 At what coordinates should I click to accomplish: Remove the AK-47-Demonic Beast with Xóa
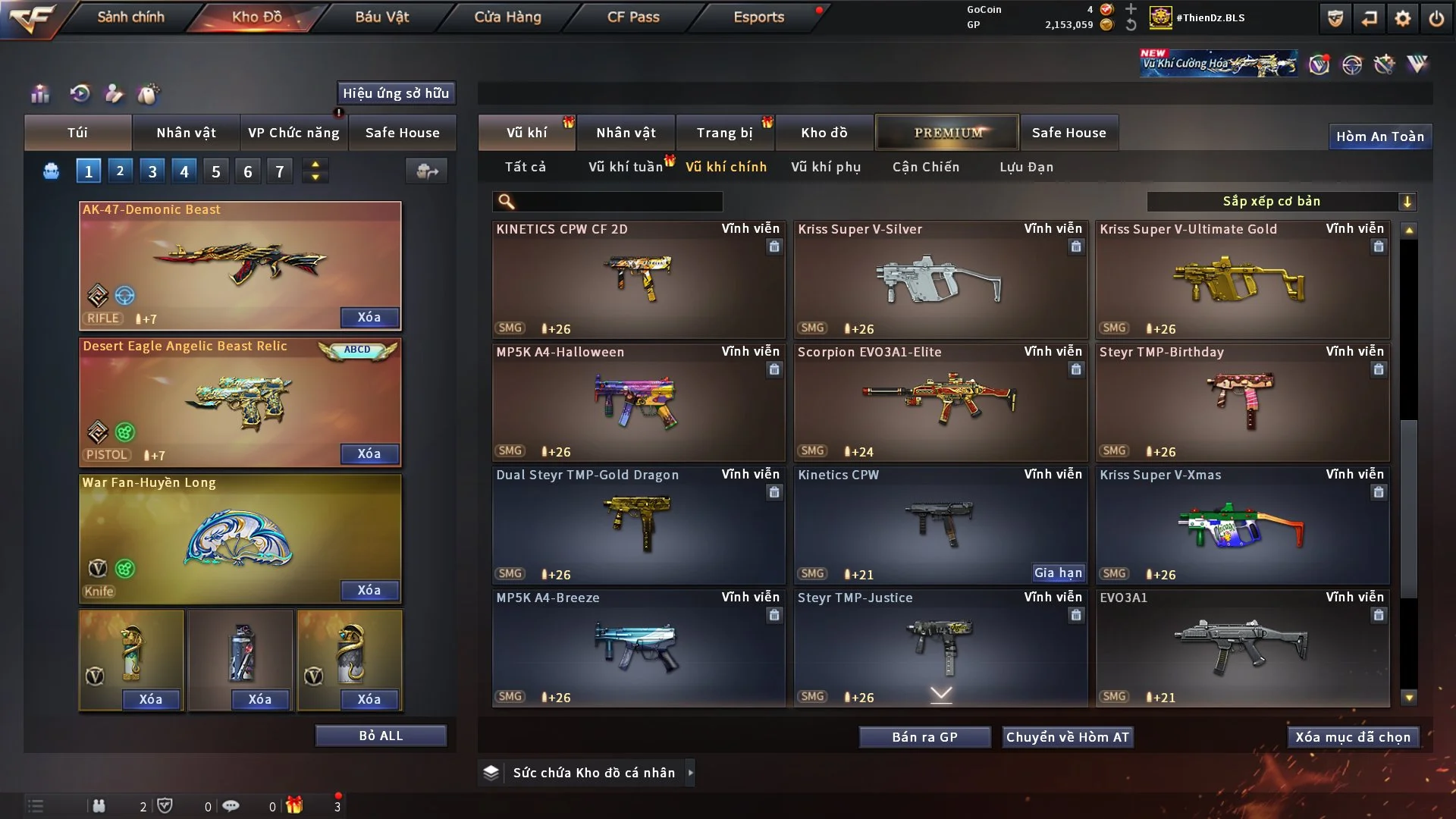point(369,317)
